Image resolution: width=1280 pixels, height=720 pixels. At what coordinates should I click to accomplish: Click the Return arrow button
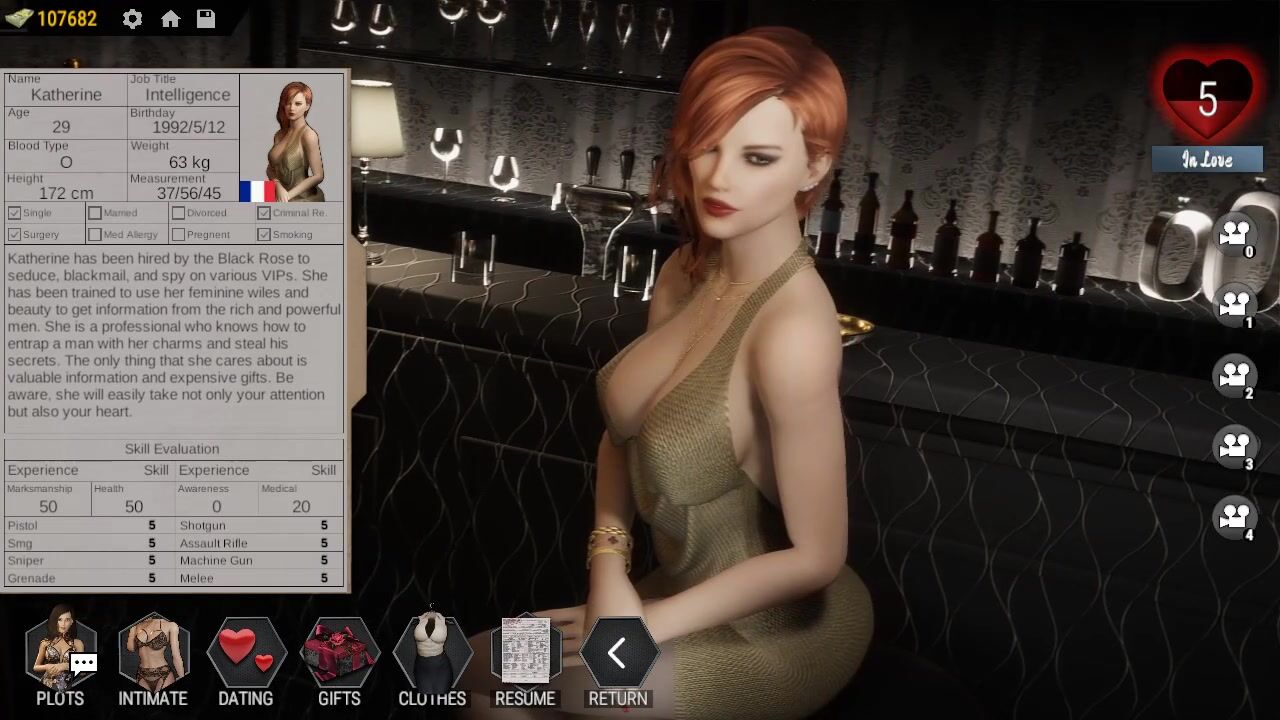(618, 656)
